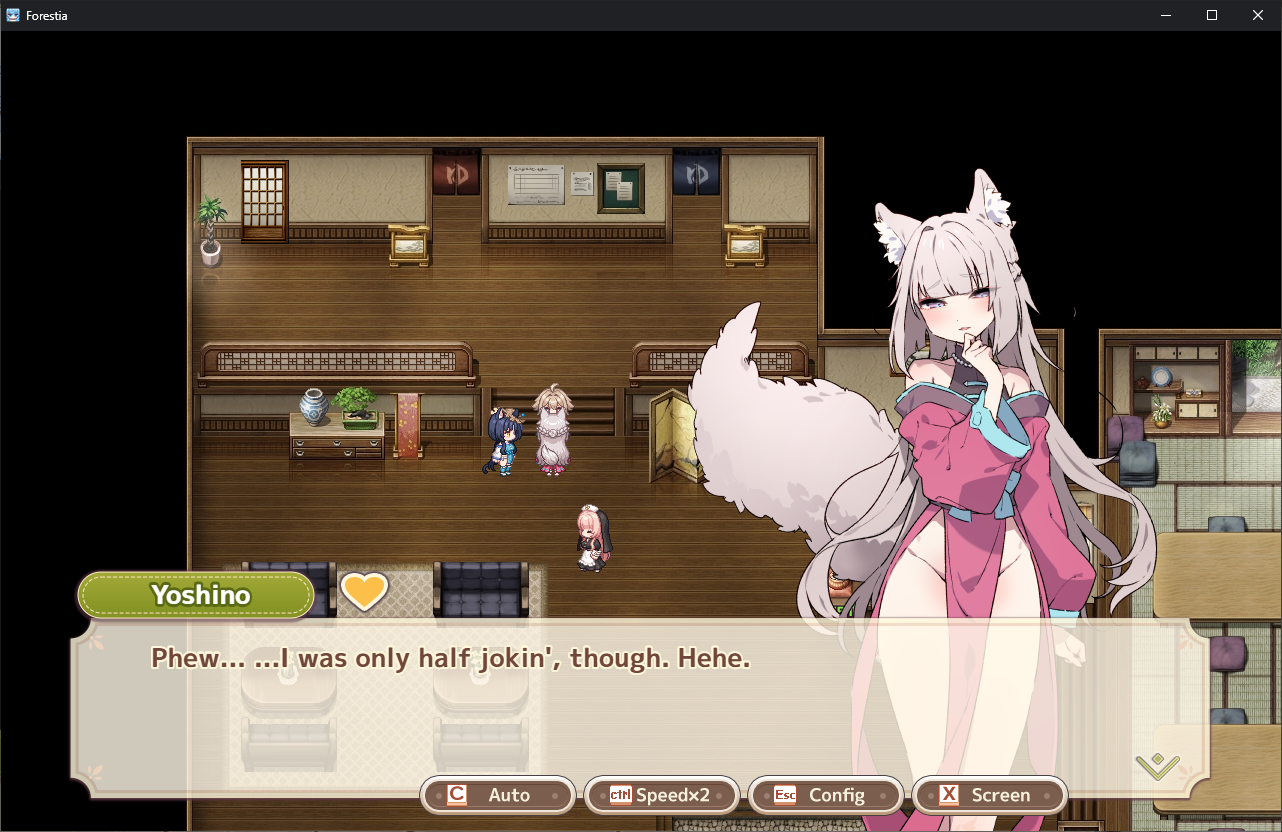Toggle the Speed×2 button
Screen dimensions: 1282x832
[x=661, y=795]
